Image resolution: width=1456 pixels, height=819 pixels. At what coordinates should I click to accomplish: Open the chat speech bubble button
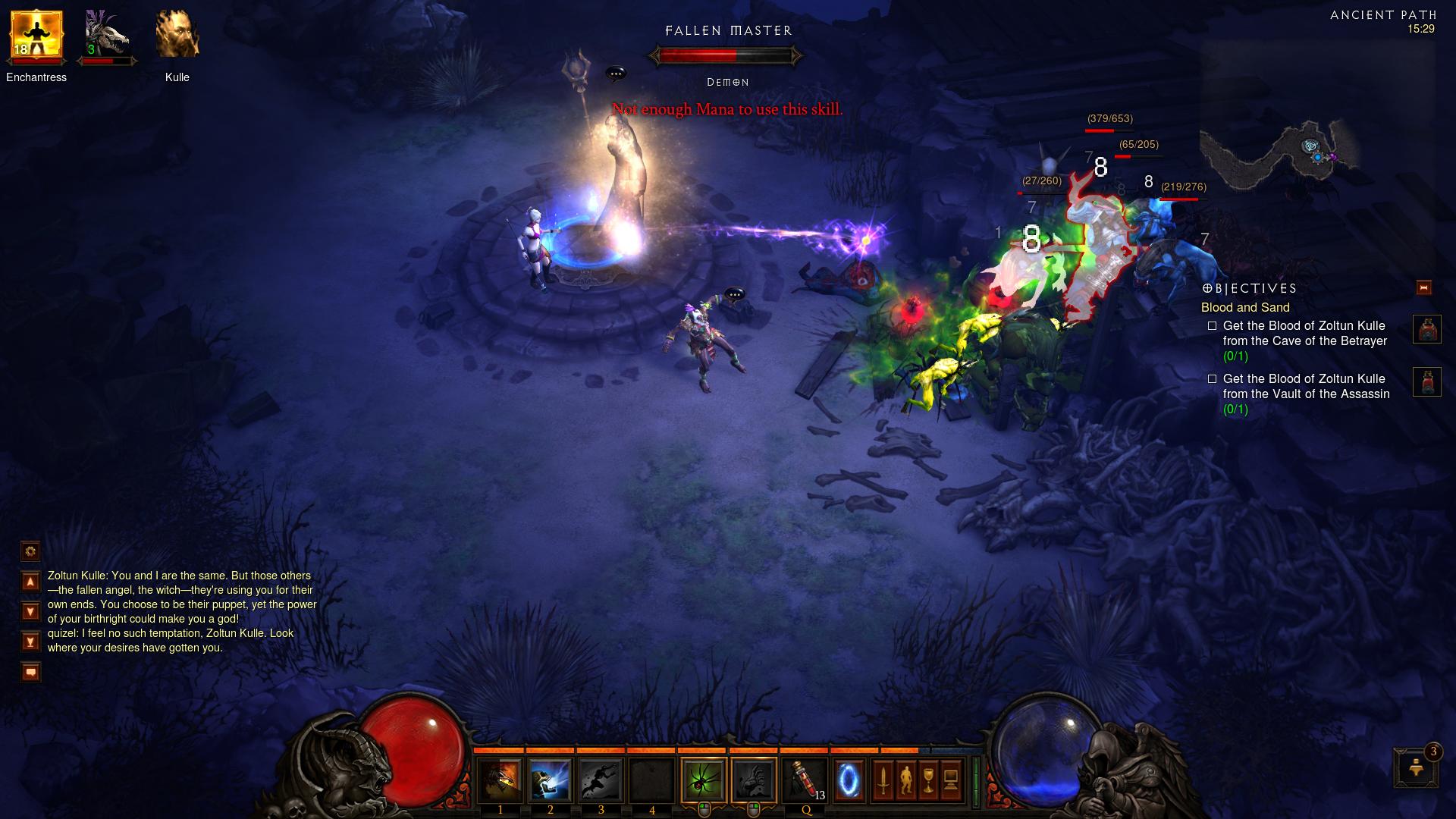30,673
